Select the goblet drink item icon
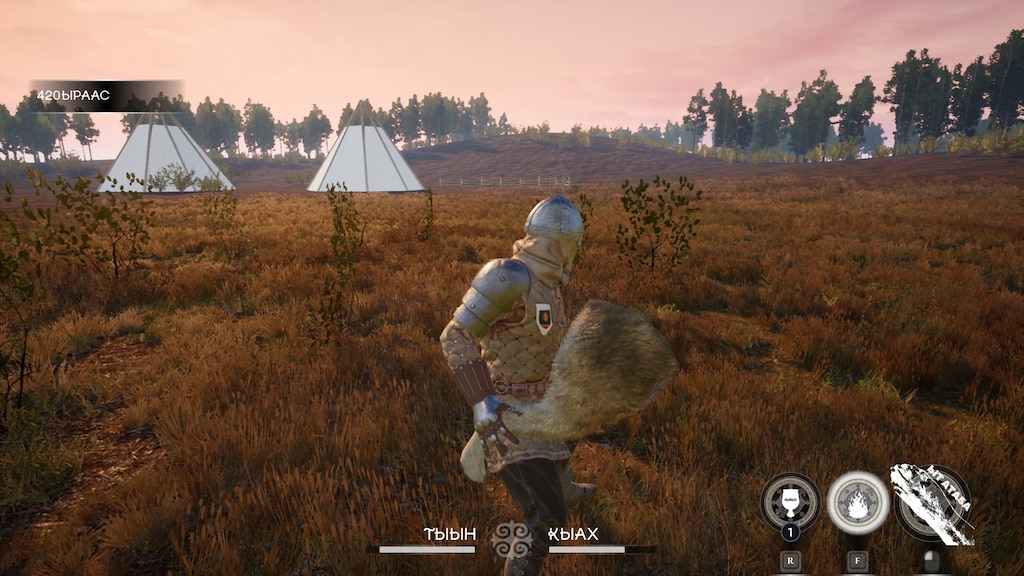 (x=790, y=501)
